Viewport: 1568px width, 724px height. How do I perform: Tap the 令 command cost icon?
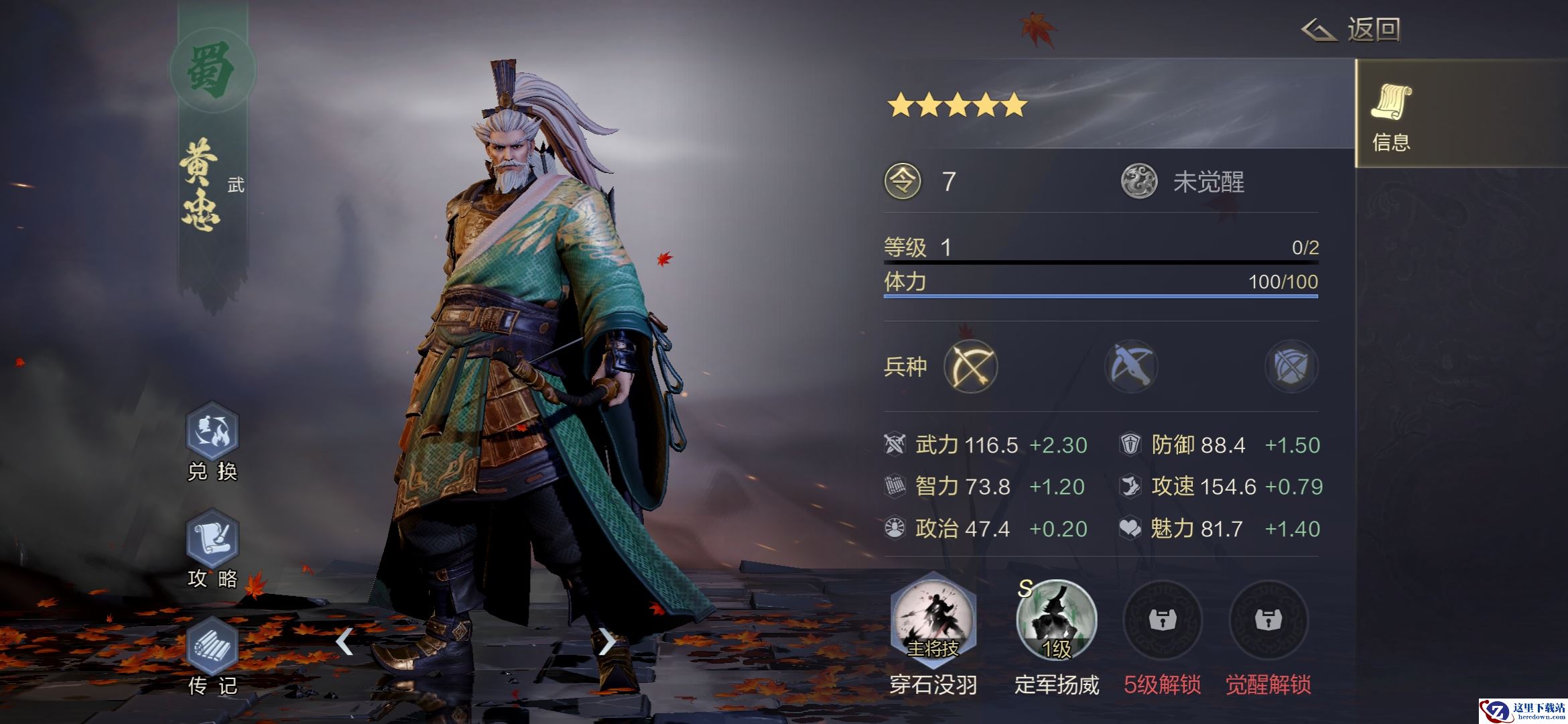point(903,182)
